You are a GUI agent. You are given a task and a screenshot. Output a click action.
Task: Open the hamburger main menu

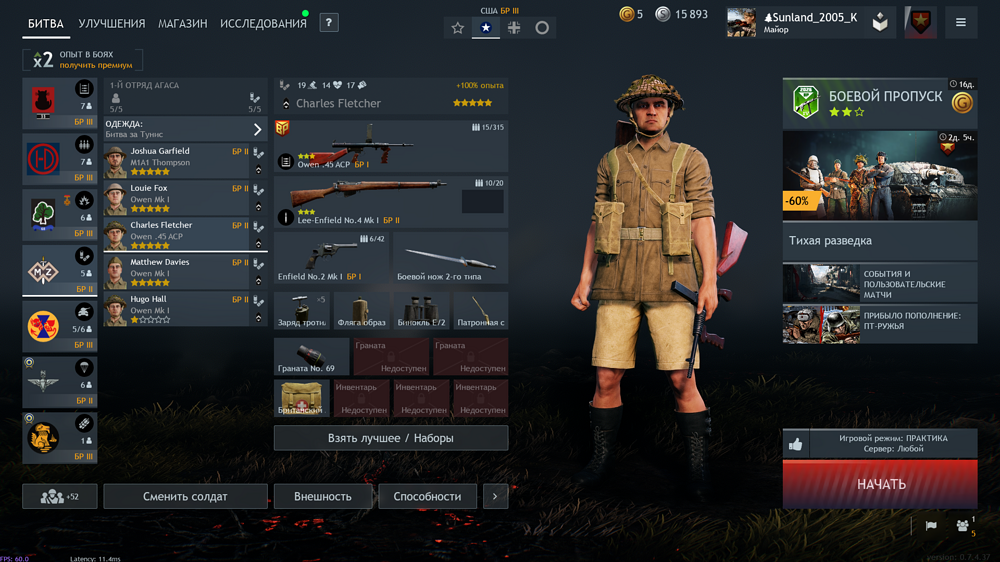(961, 22)
